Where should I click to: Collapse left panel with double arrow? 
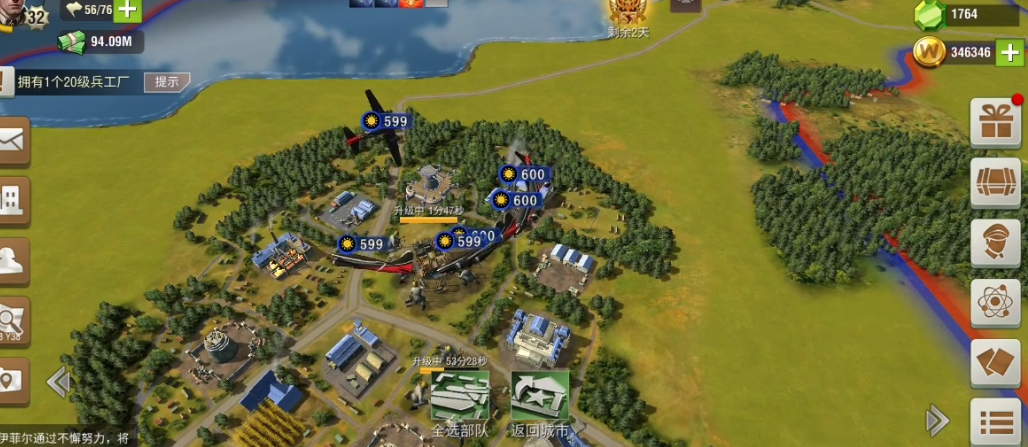click(x=58, y=381)
